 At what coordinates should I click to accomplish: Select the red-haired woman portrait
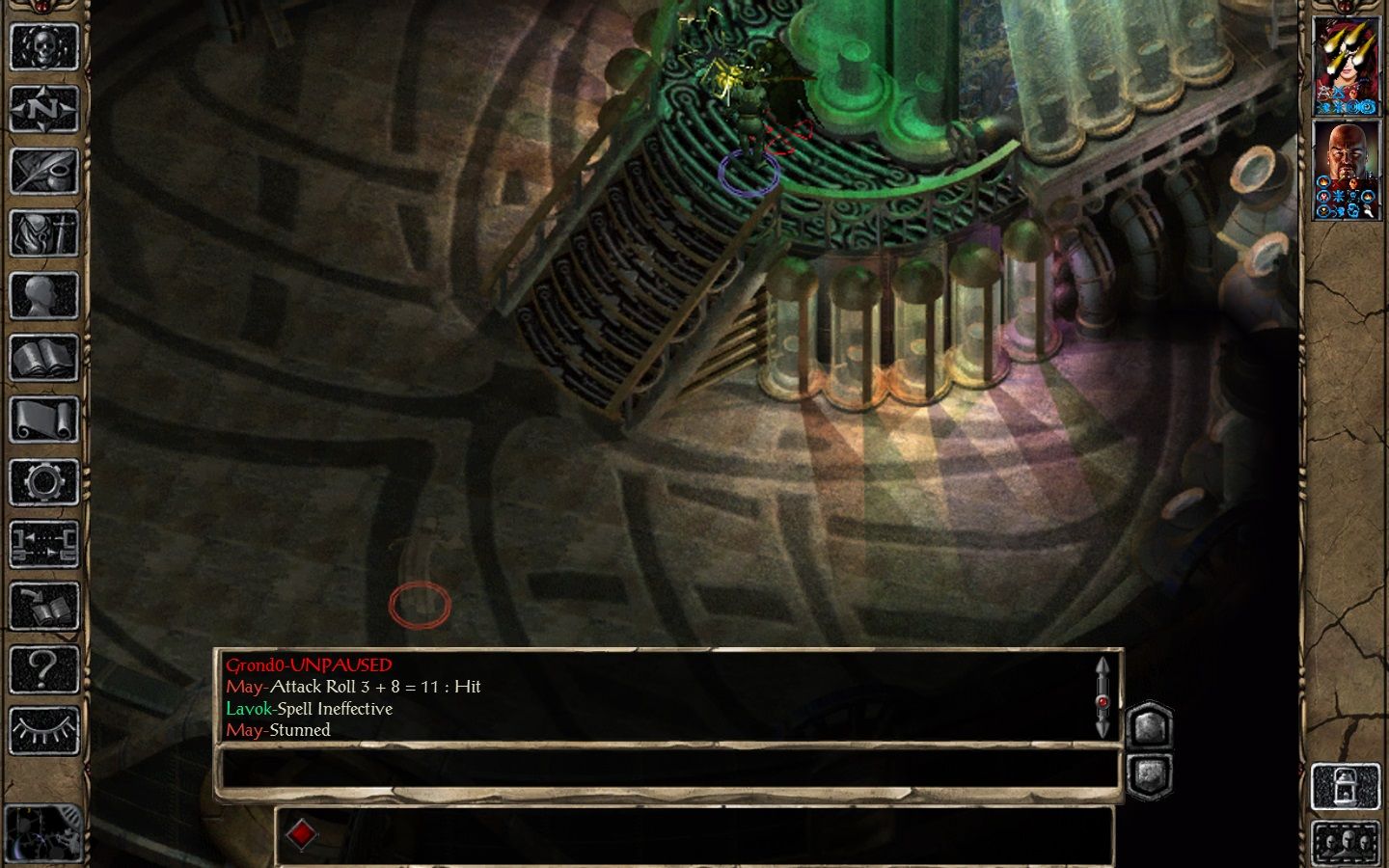click(1347, 66)
